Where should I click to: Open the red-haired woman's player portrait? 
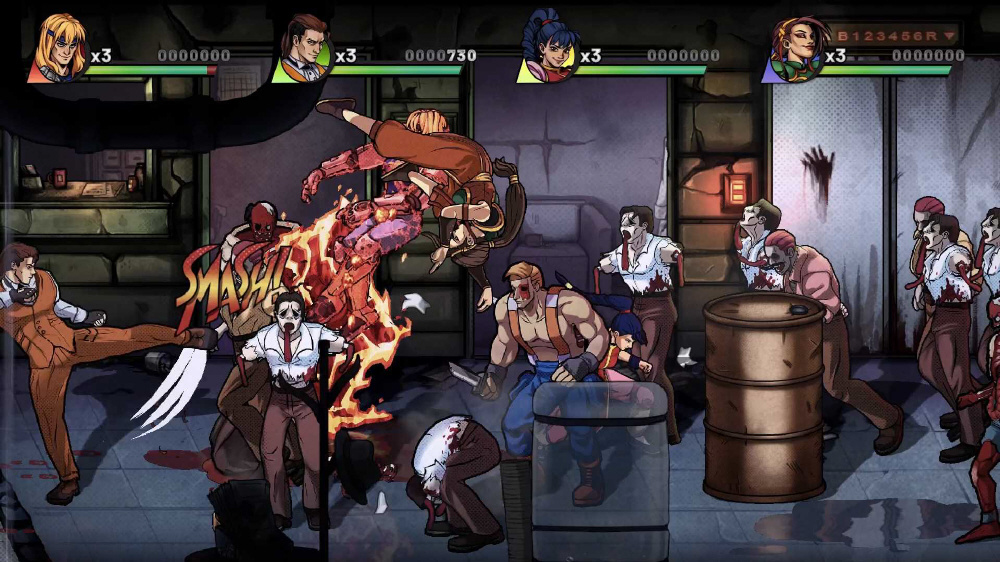(793, 48)
